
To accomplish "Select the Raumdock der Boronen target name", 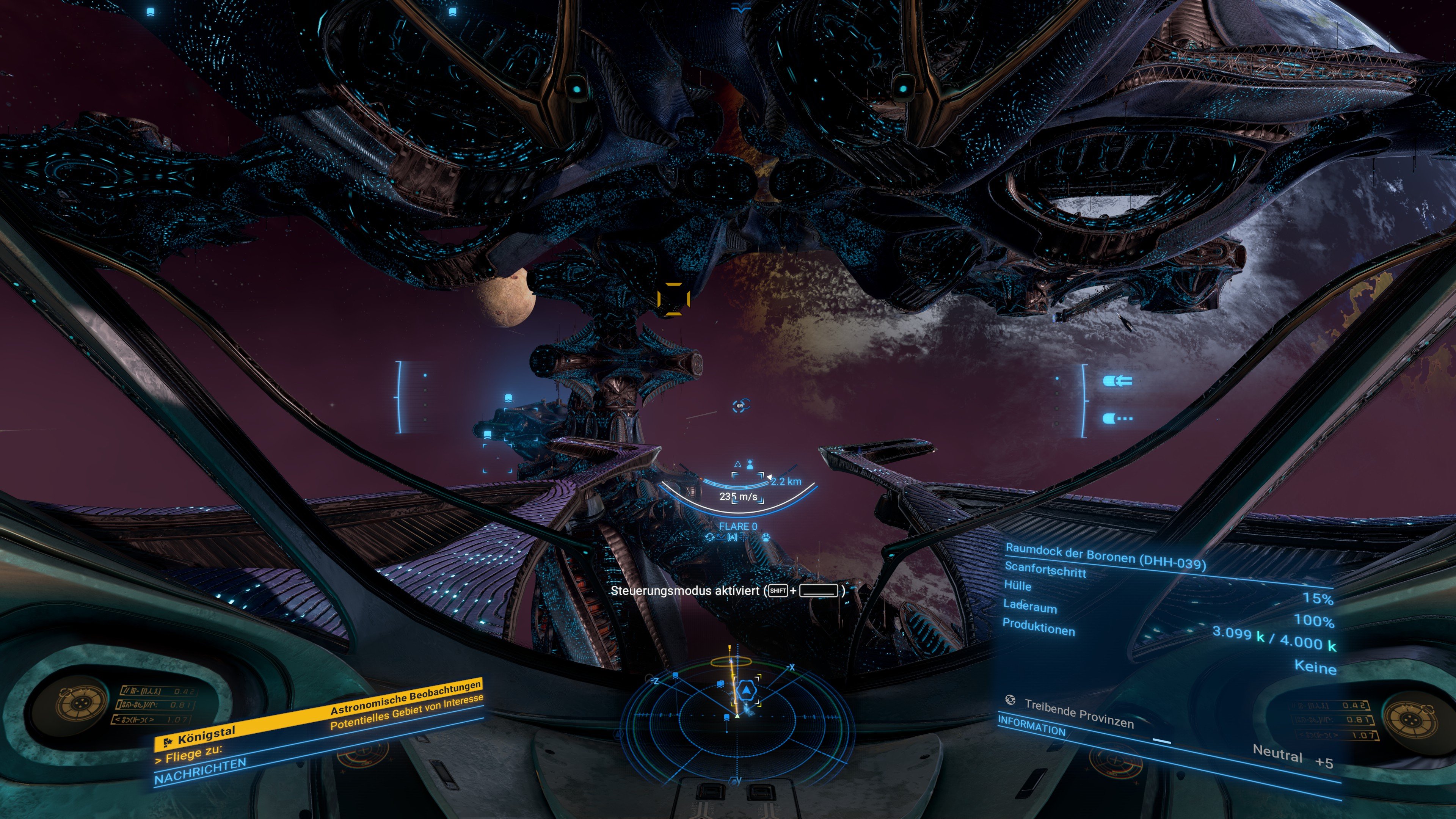I will pyautogui.click(x=1105, y=556).
